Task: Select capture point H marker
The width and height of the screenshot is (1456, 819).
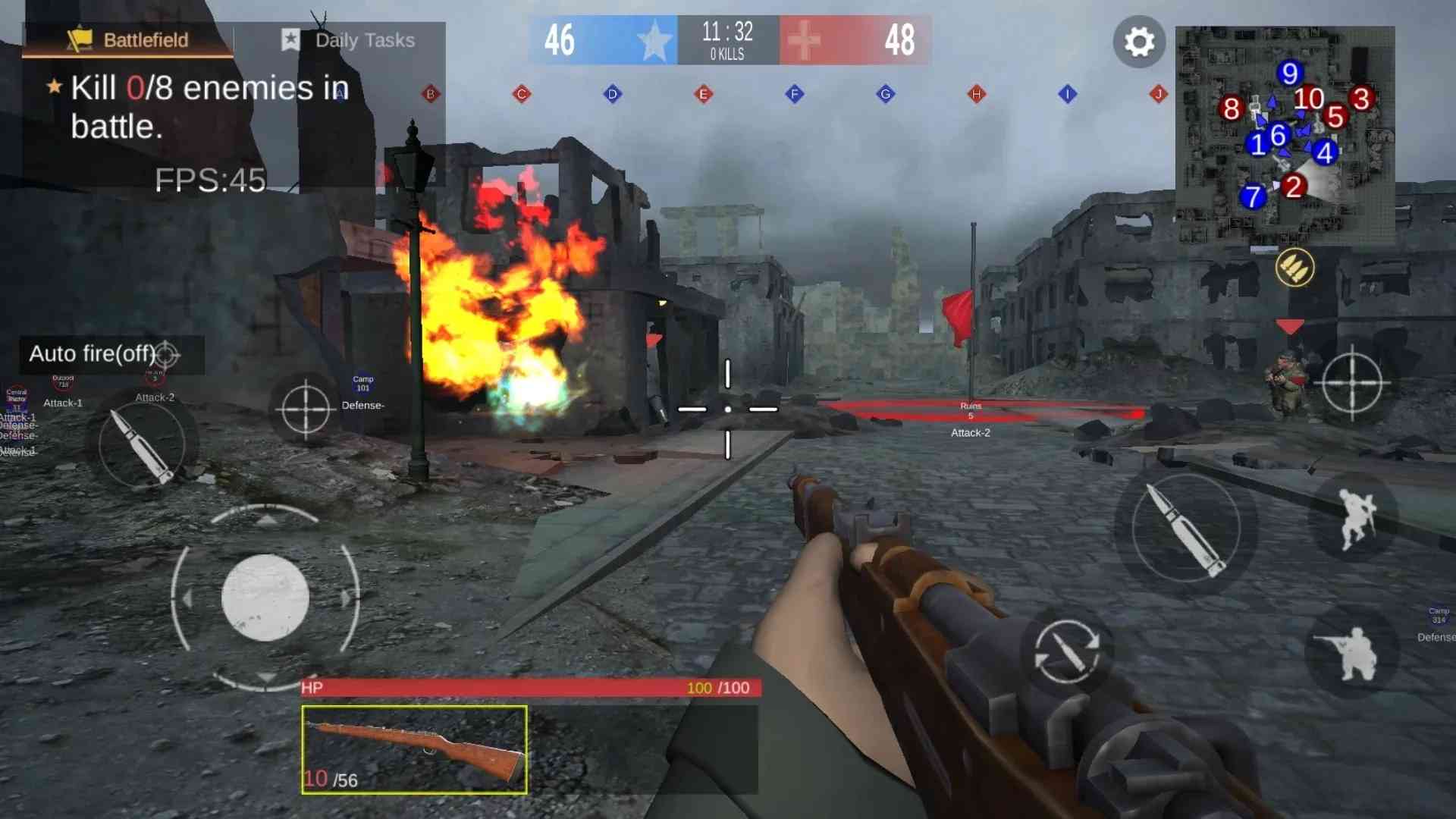Action: (977, 94)
